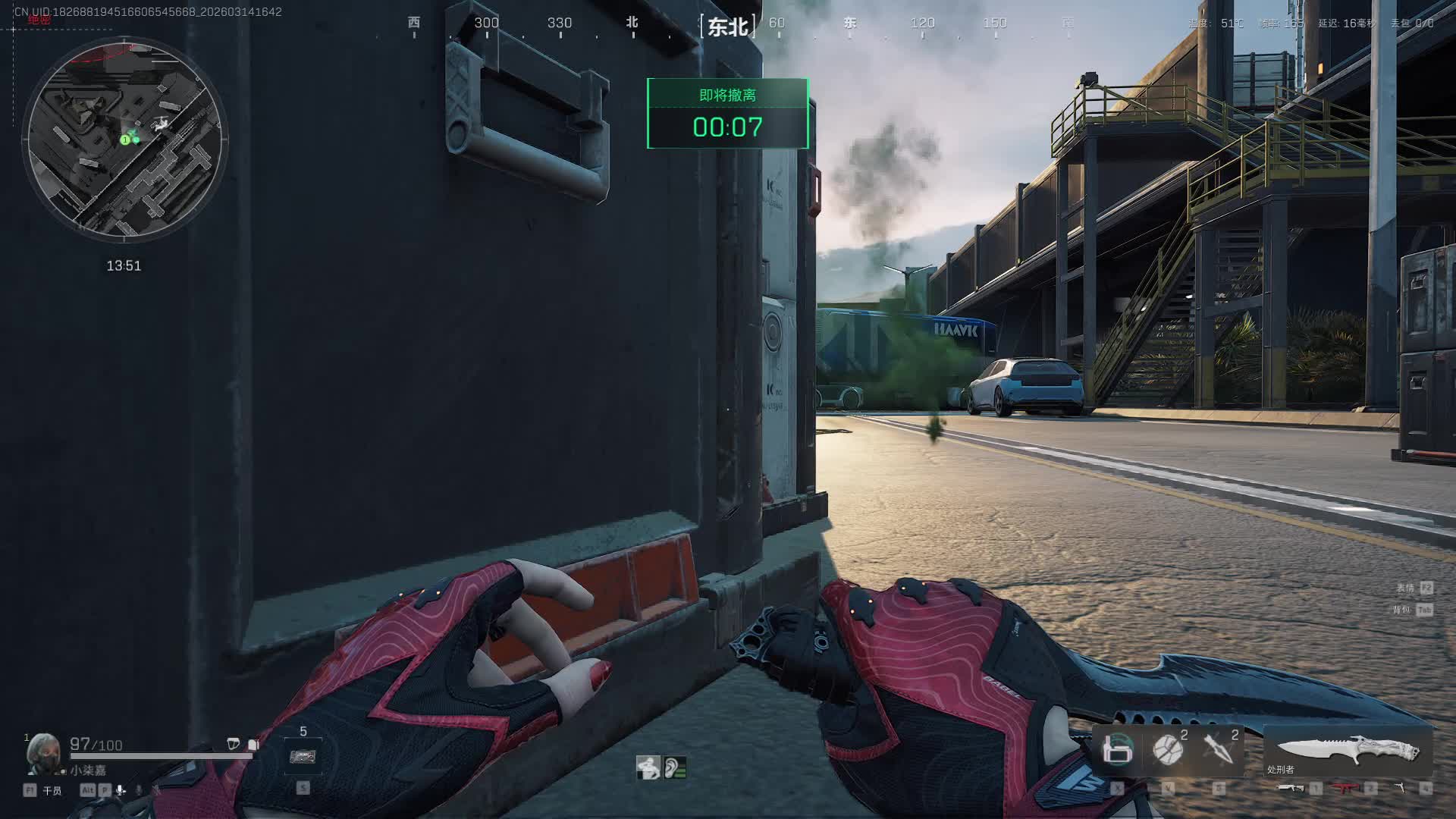Image resolution: width=1456 pixels, height=819 pixels.
Task: Click the stance posture status icon
Action: click(648, 767)
